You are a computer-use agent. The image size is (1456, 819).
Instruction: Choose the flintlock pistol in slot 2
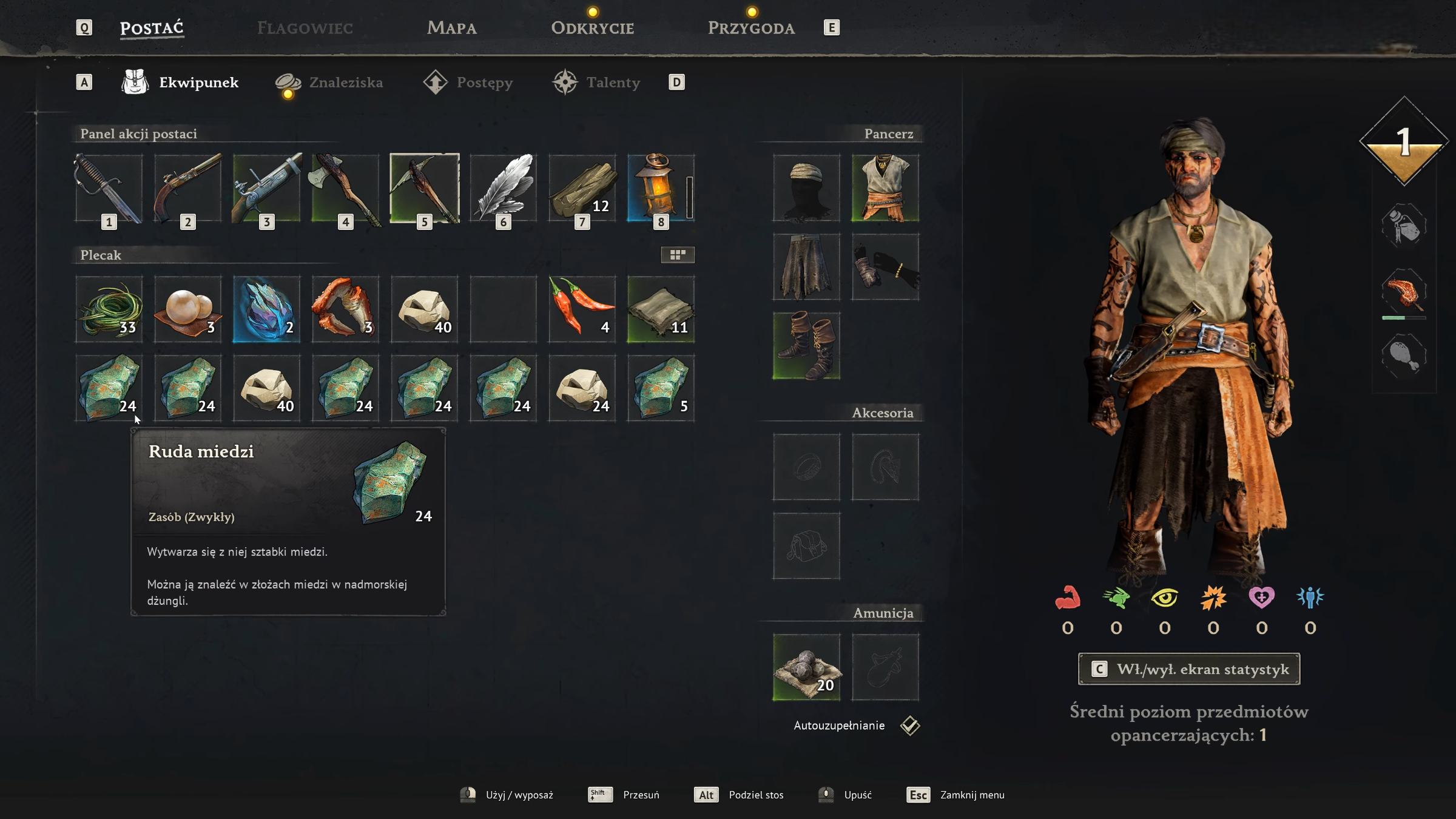click(188, 189)
